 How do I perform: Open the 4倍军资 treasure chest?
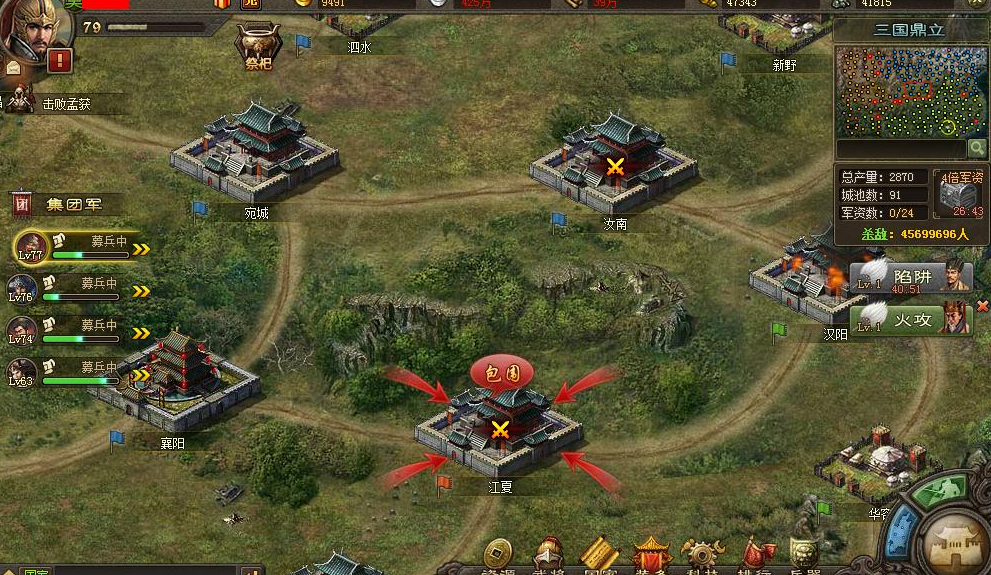point(959,195)
